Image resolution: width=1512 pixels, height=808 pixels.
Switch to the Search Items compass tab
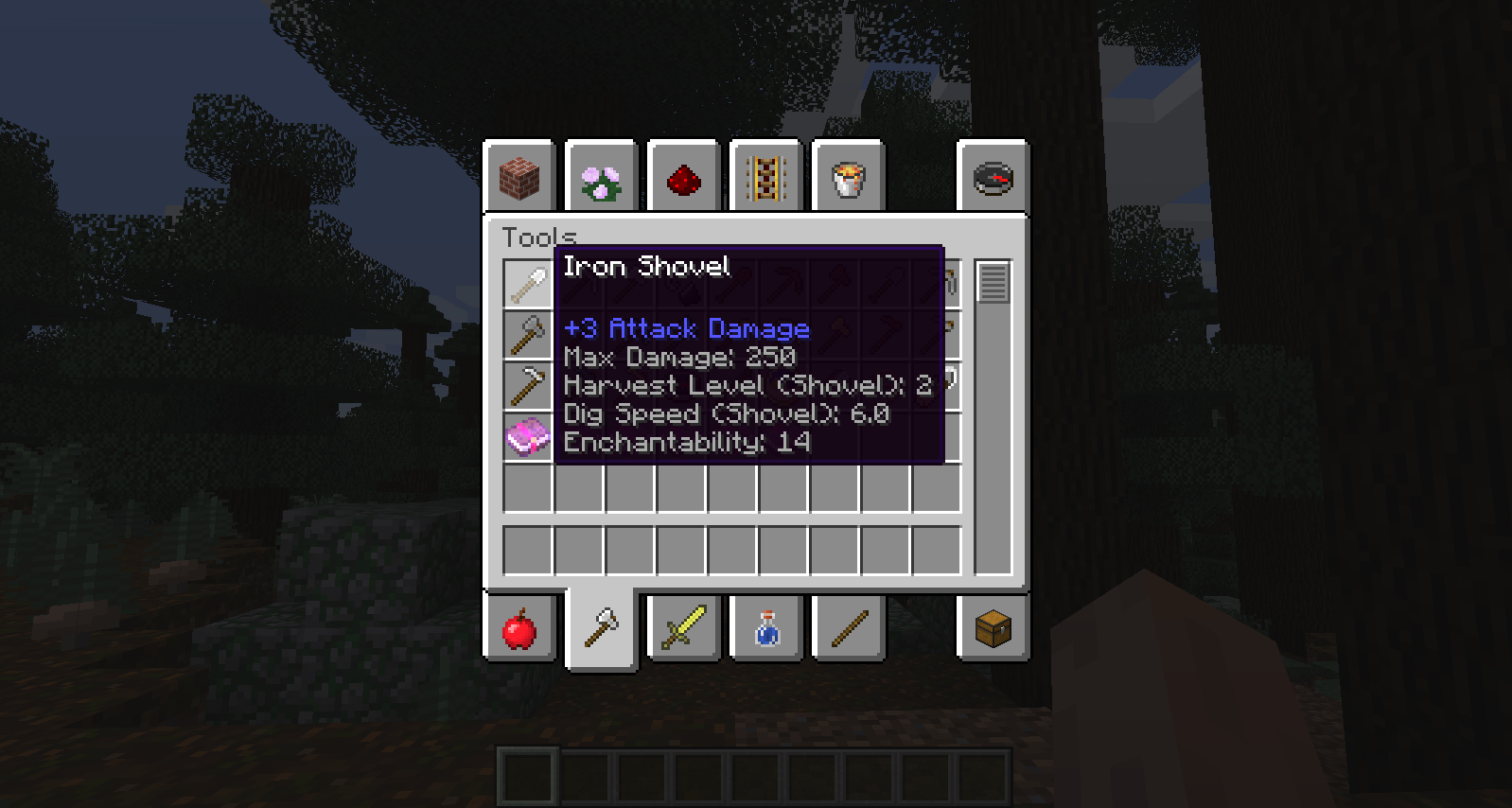coord(992,177)
